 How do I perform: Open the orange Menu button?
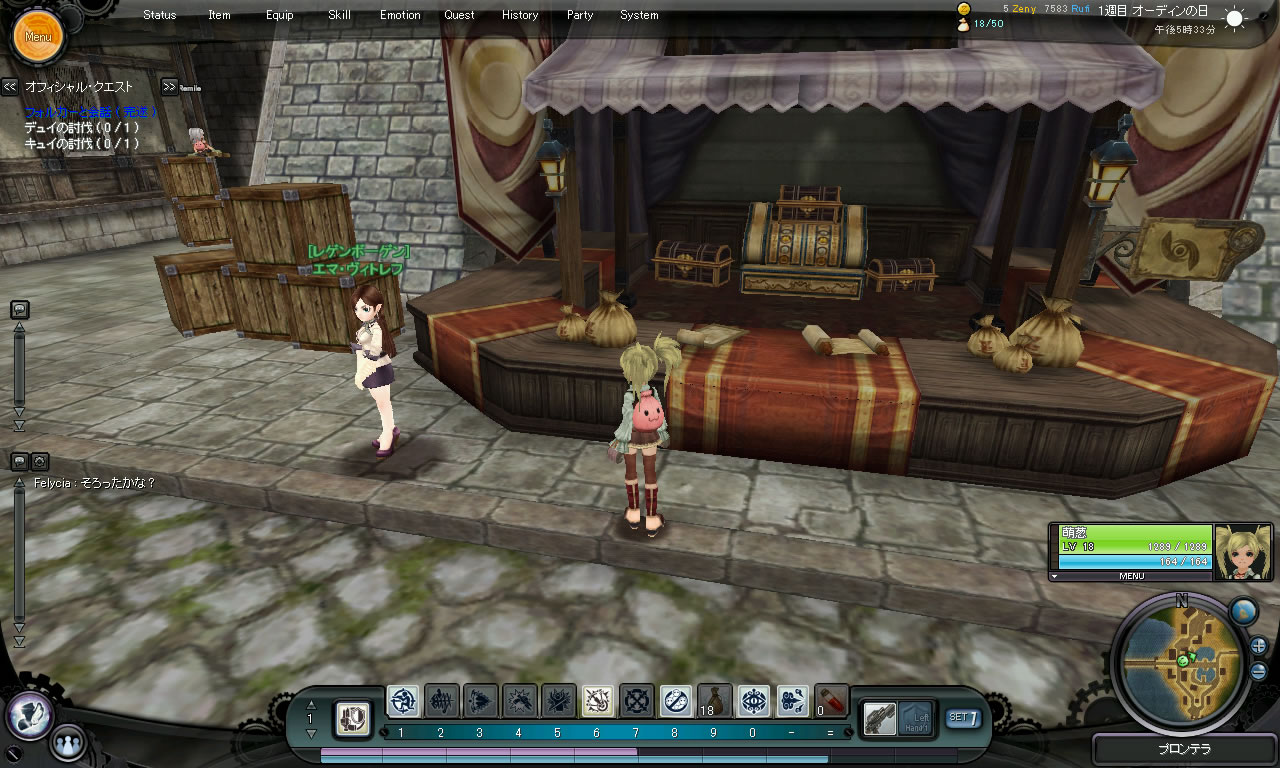[38, 37]
